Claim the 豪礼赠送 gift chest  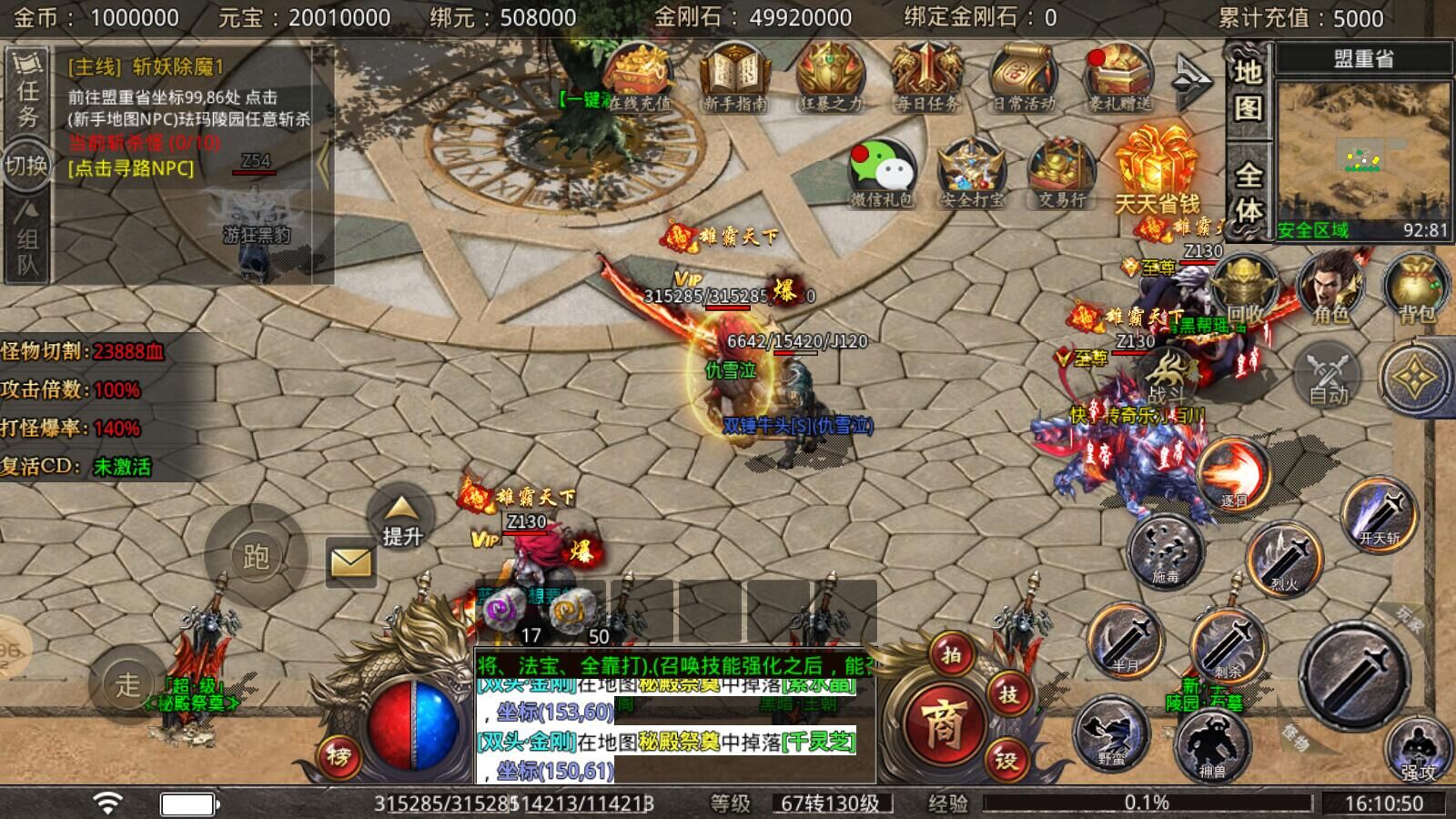1119,77
